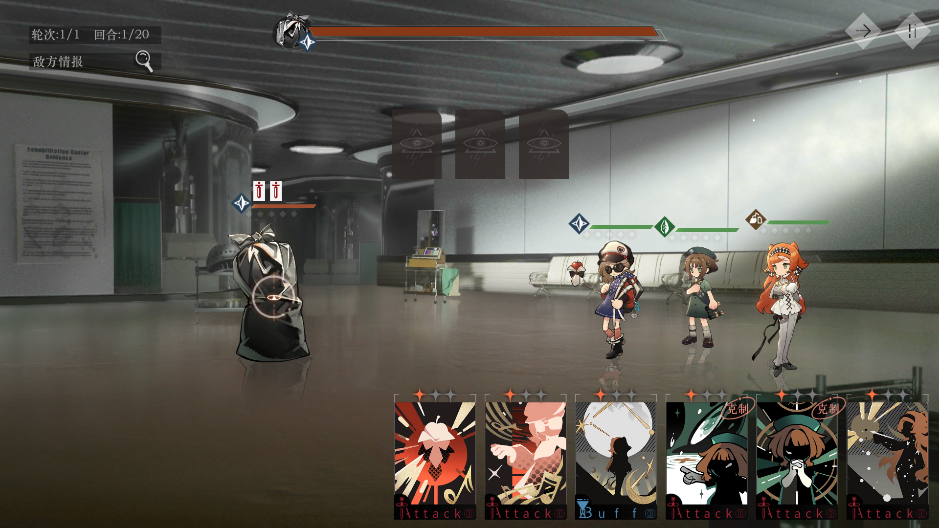Pause the battle with the pause button
Image resolution: width=939 pixels, height=528 pixels.
click(912, 31)
